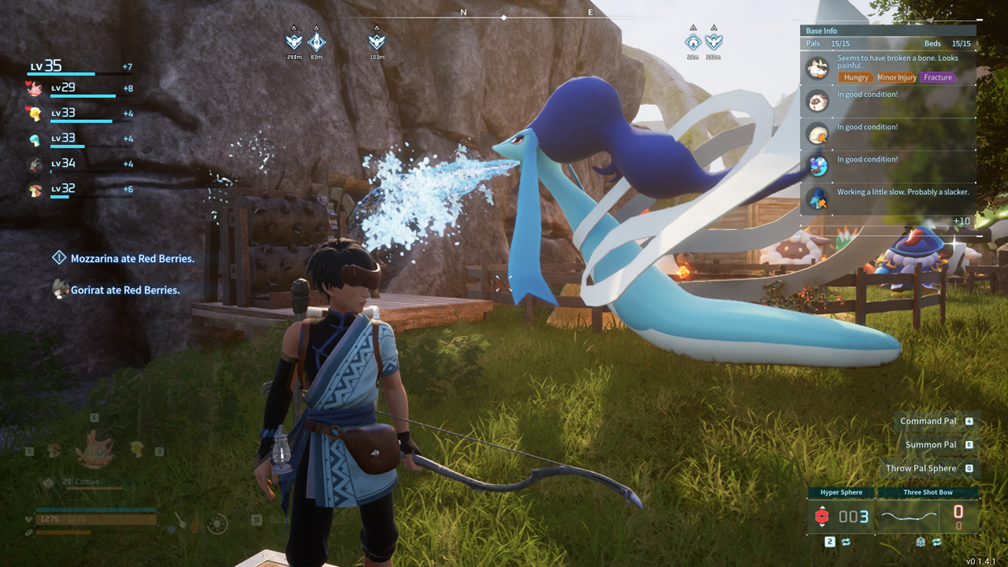Screen dimensions: 1008x567
Task: Select the pink Lv29 pal in party list
Action: (x=35, y=89)
